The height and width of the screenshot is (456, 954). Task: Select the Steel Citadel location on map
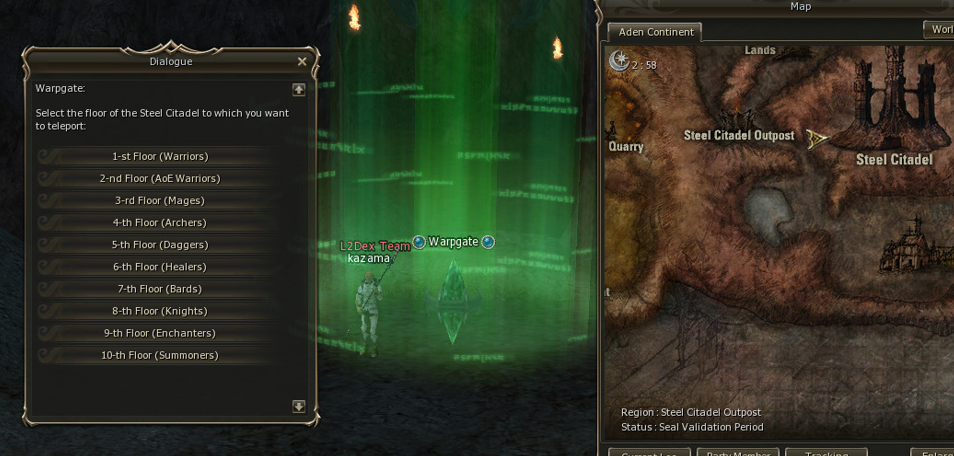click(894, 160)
